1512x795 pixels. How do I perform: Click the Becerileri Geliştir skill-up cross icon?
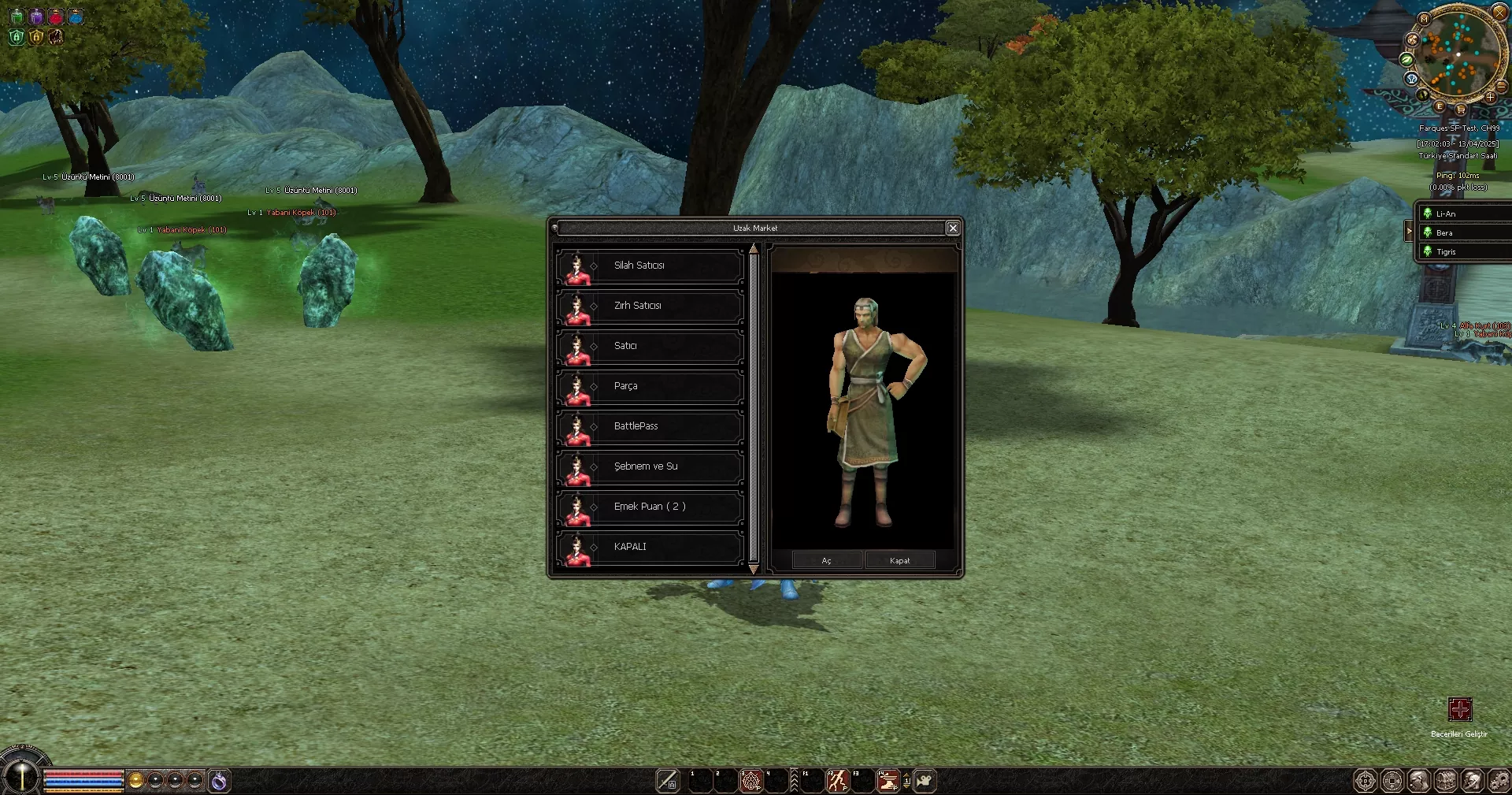[1461, 710]
